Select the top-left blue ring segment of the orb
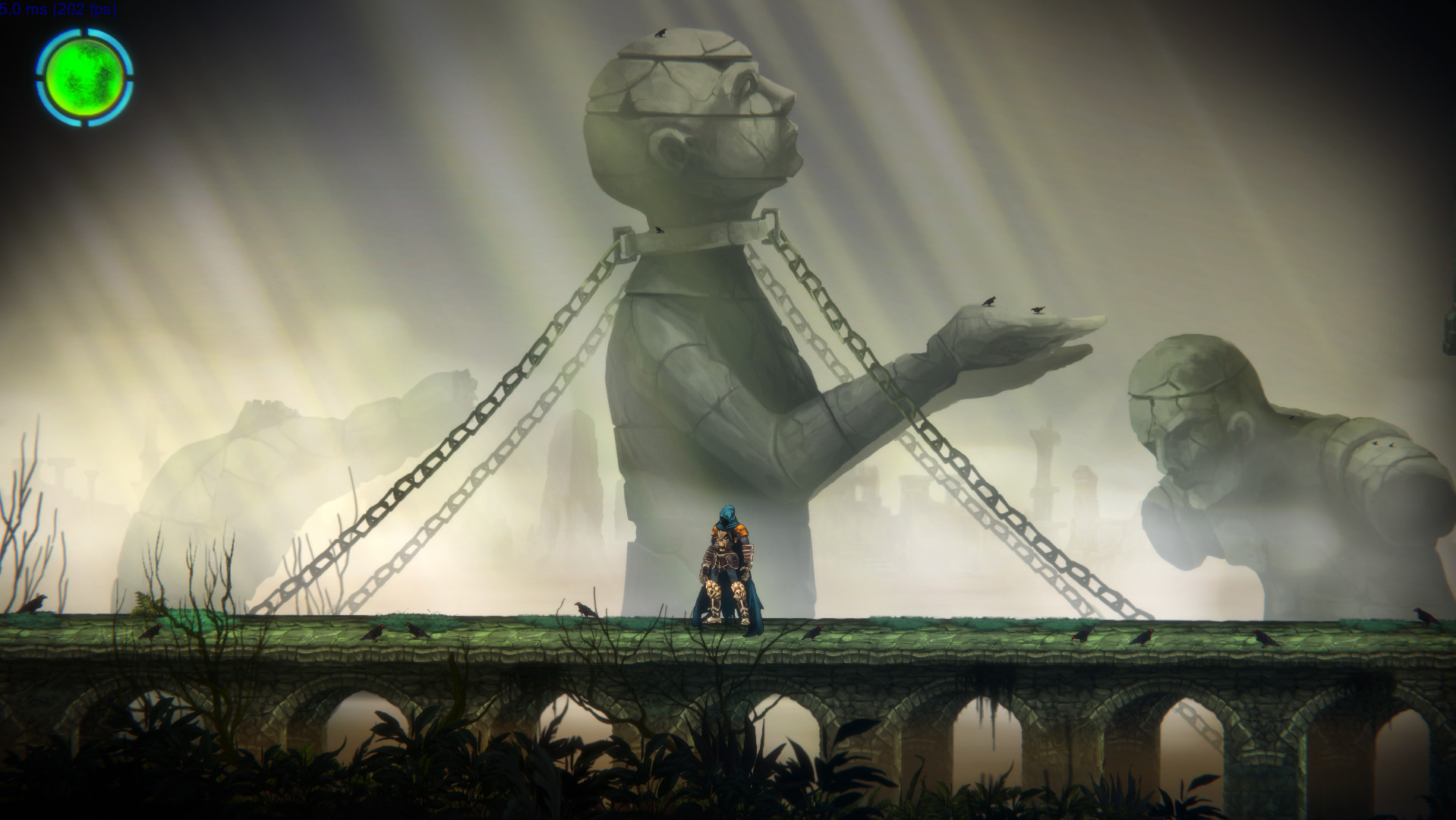This screenshot has width=1456, height=820. (49, 42)
